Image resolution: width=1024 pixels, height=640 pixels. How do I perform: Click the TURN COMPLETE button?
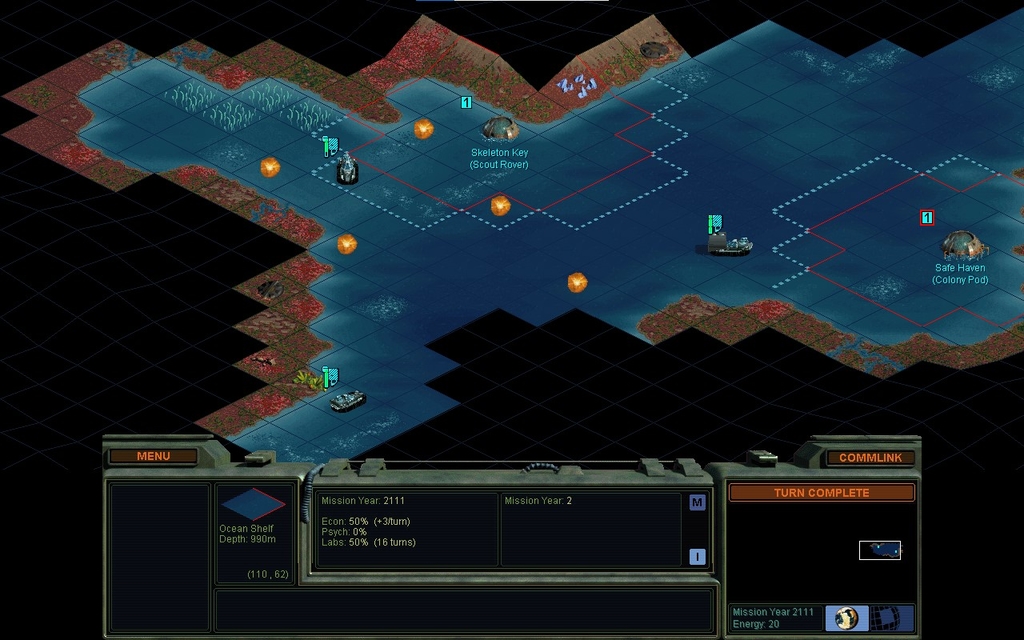click(x=821, y=493)
